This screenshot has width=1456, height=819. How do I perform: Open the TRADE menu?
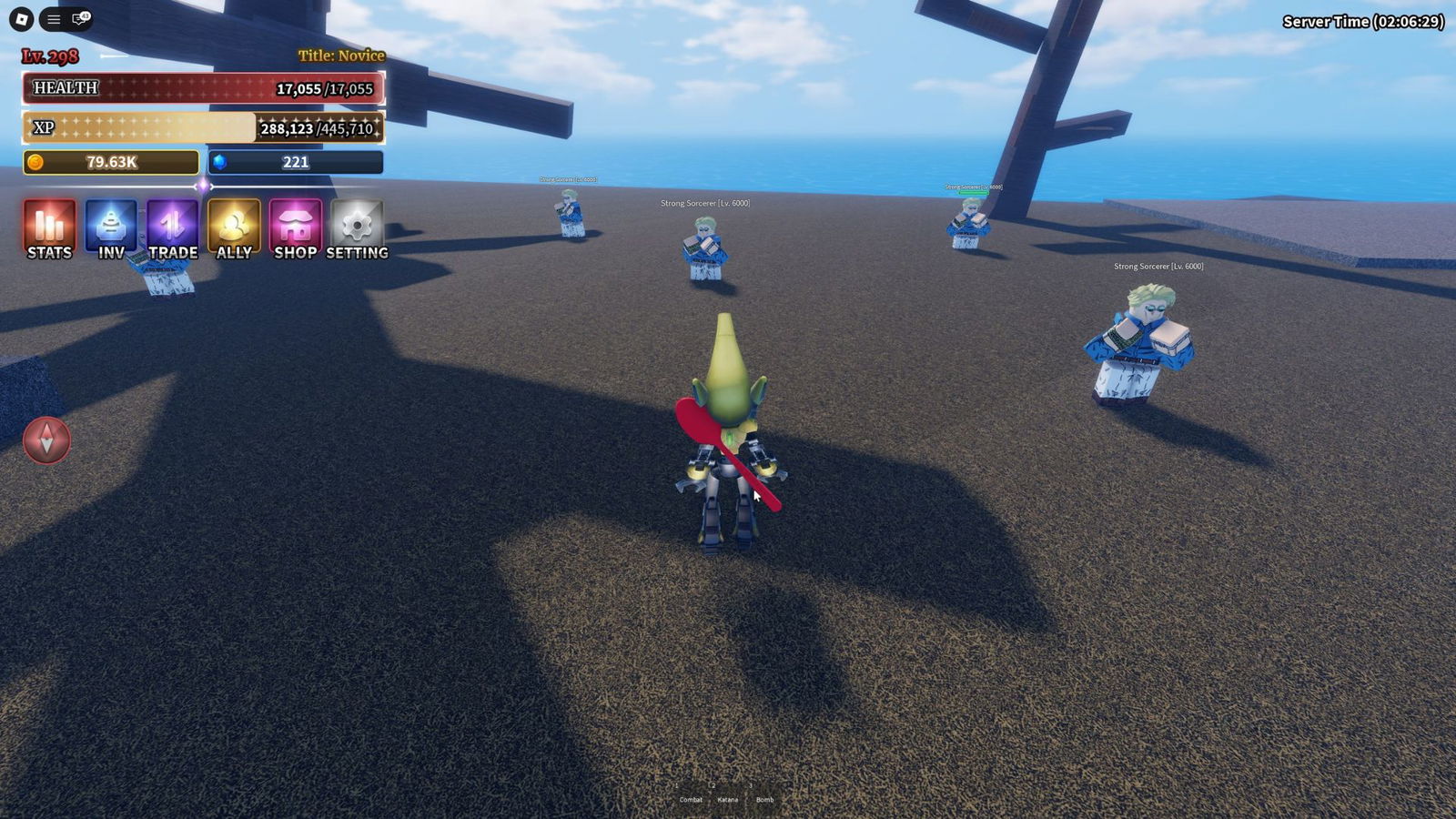(x=172, y=229)
